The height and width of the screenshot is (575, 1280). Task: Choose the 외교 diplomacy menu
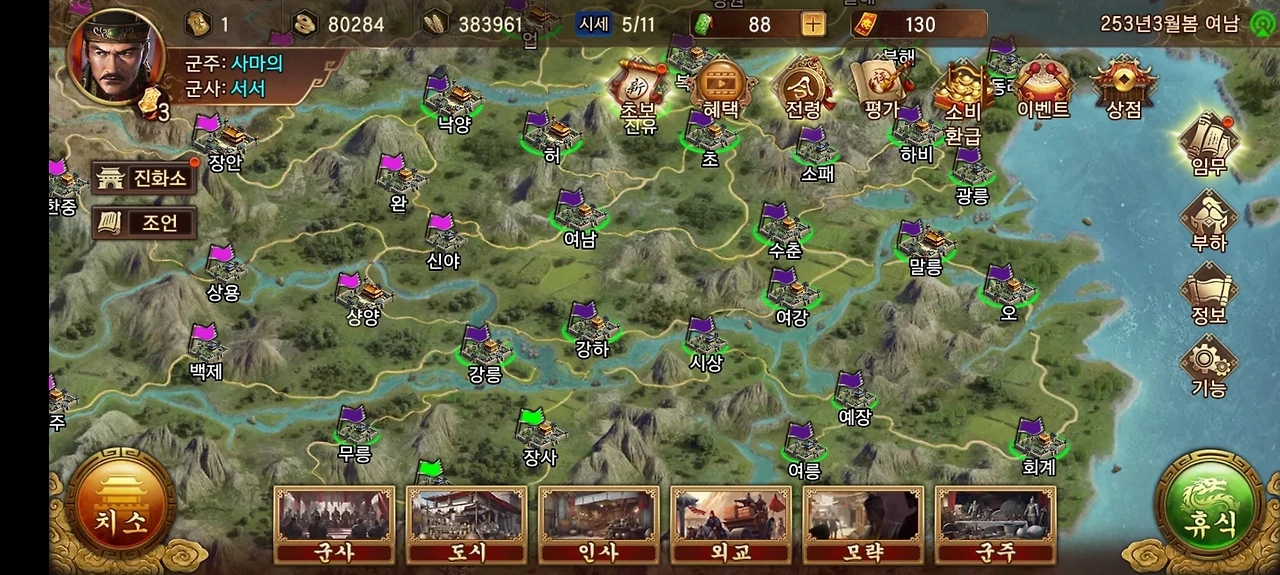click(x=730, y=525)
